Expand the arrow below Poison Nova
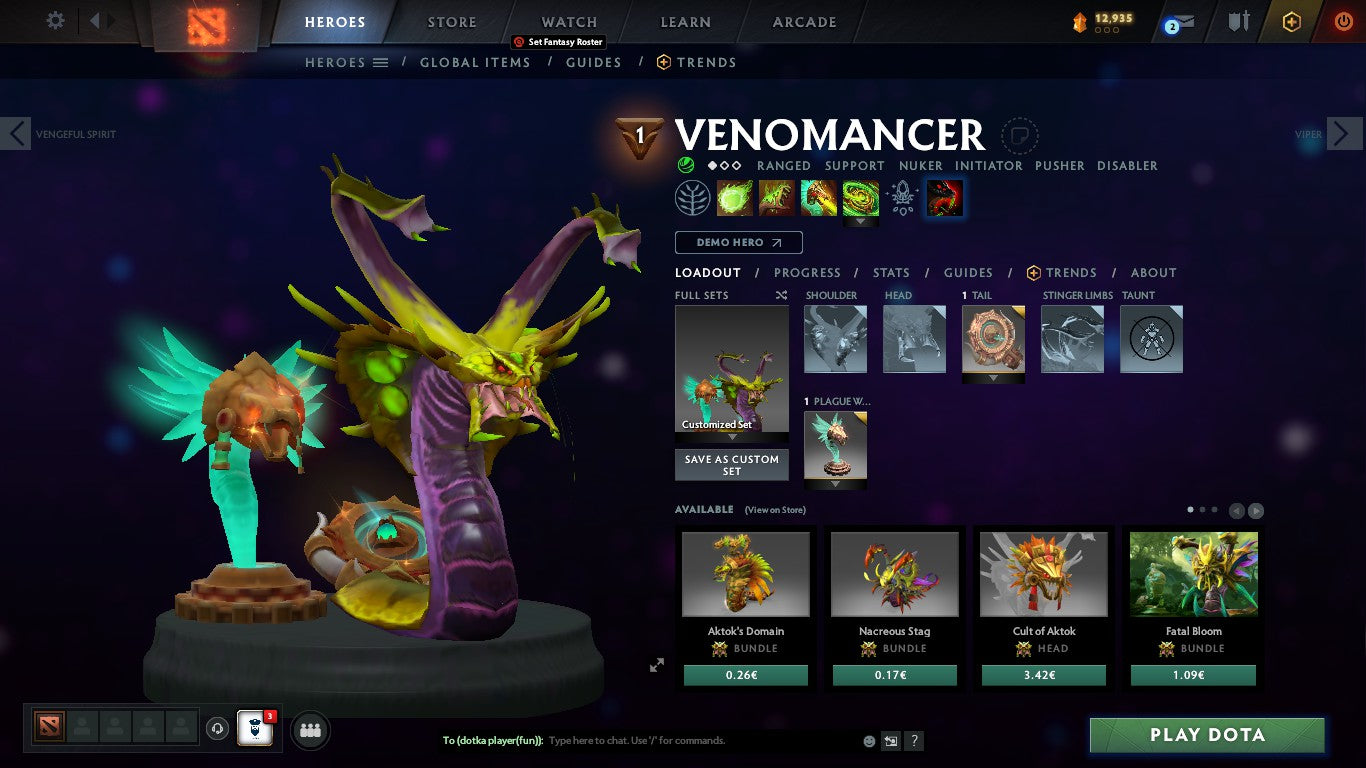 (x=861, y=222)
